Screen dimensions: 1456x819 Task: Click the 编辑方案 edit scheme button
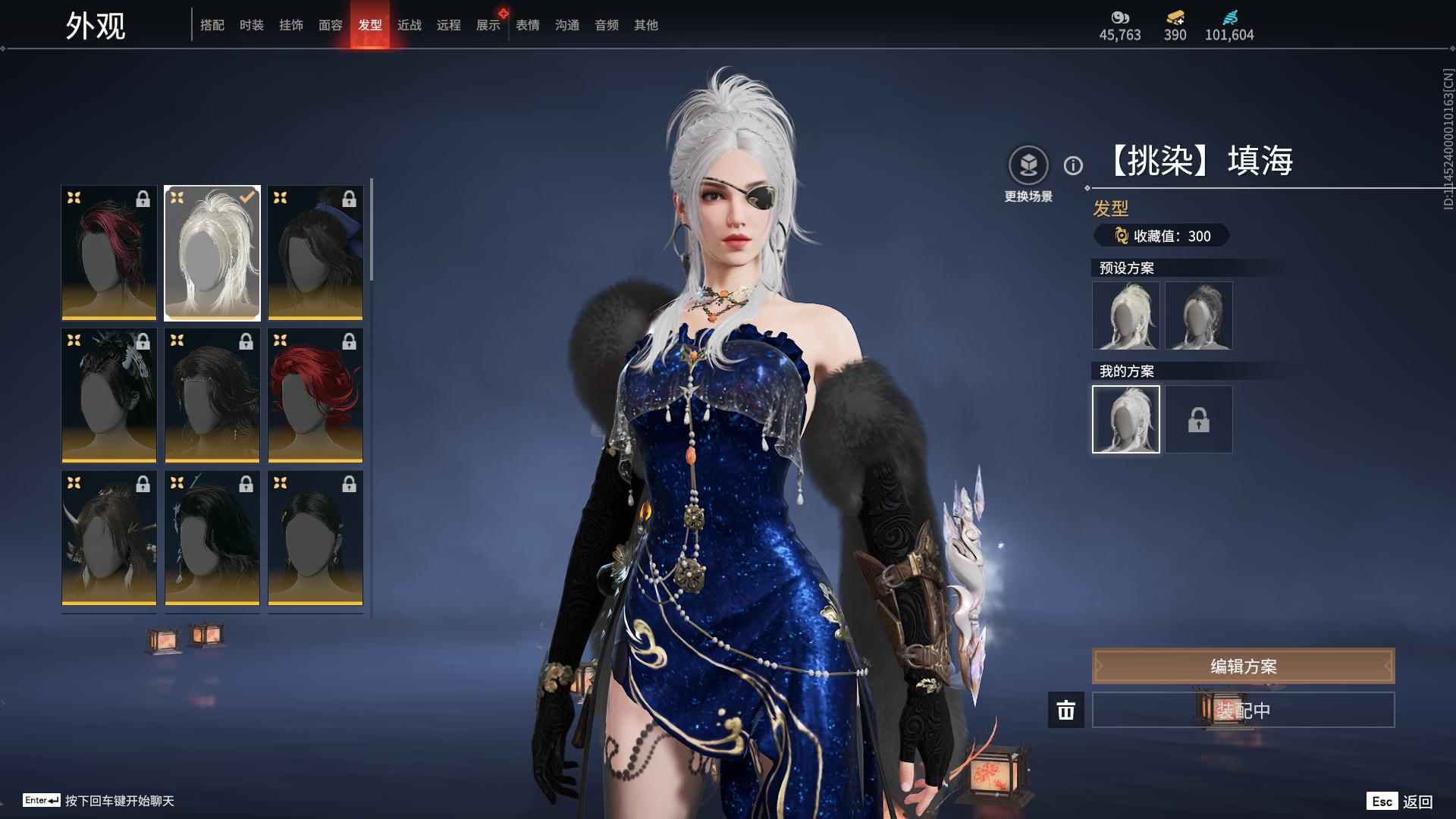coord(1243,666)
